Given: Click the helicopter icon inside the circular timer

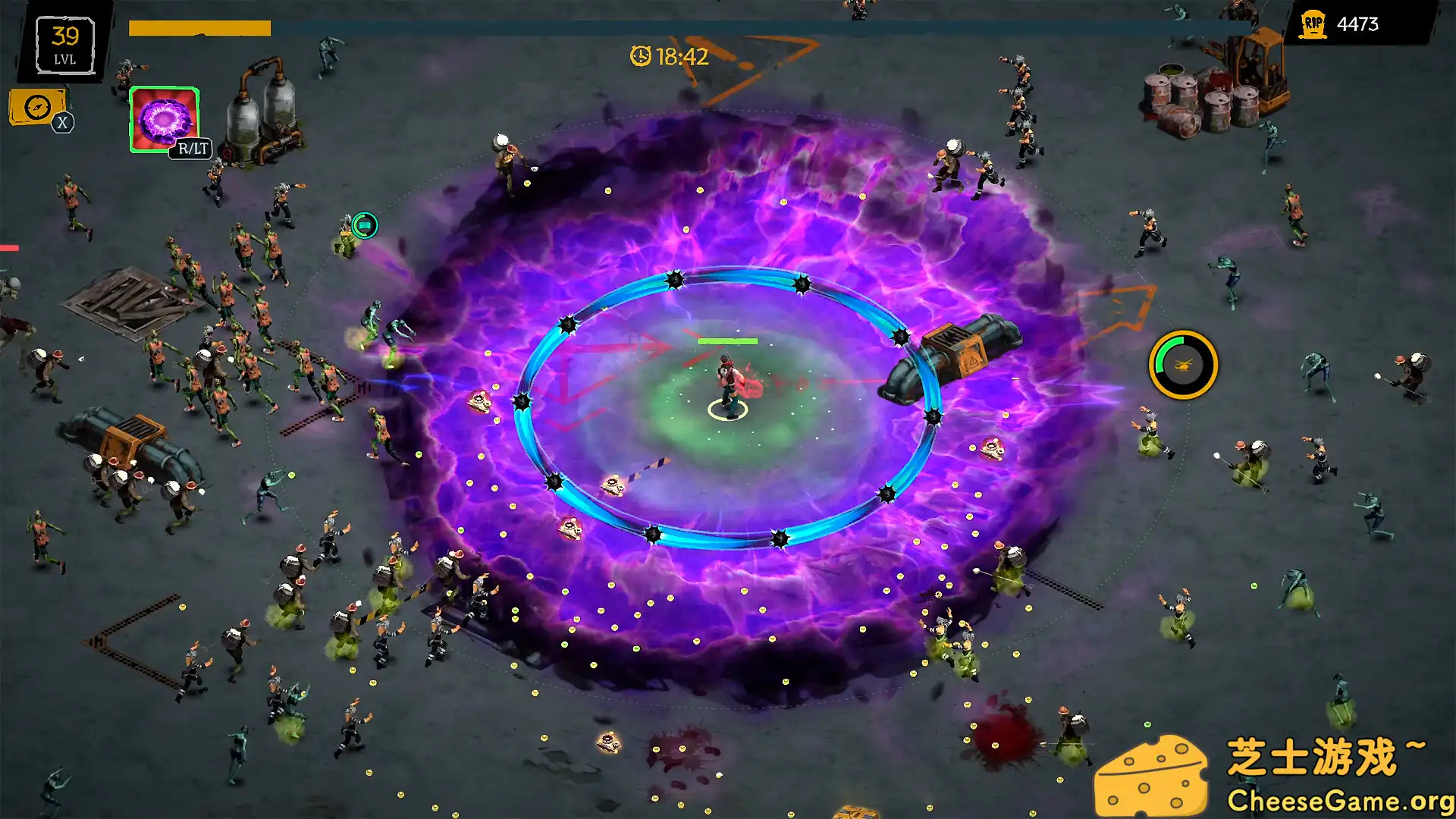Looking at the screenshot, I should coord(1183,366).
